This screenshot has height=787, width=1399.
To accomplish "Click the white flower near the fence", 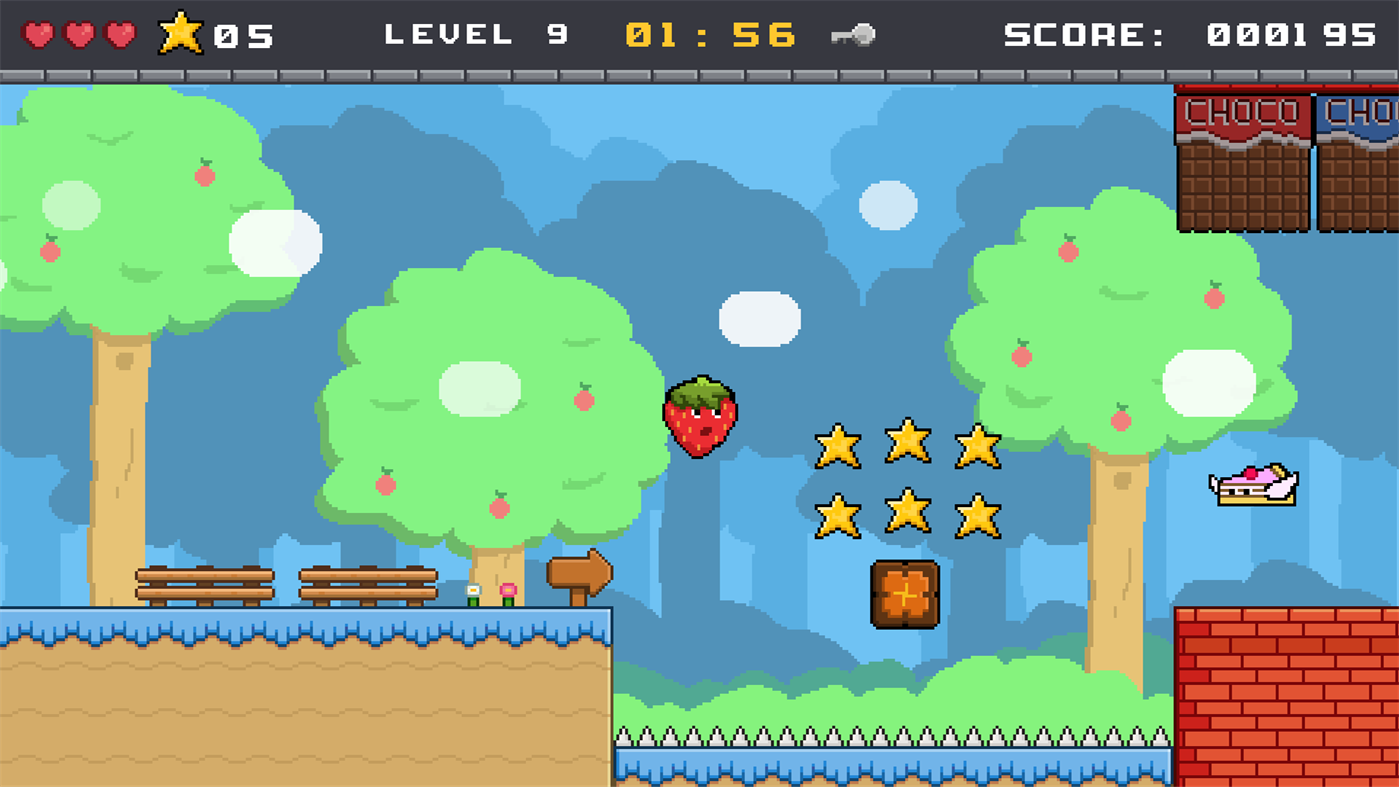I will click(x=473, y=590).
